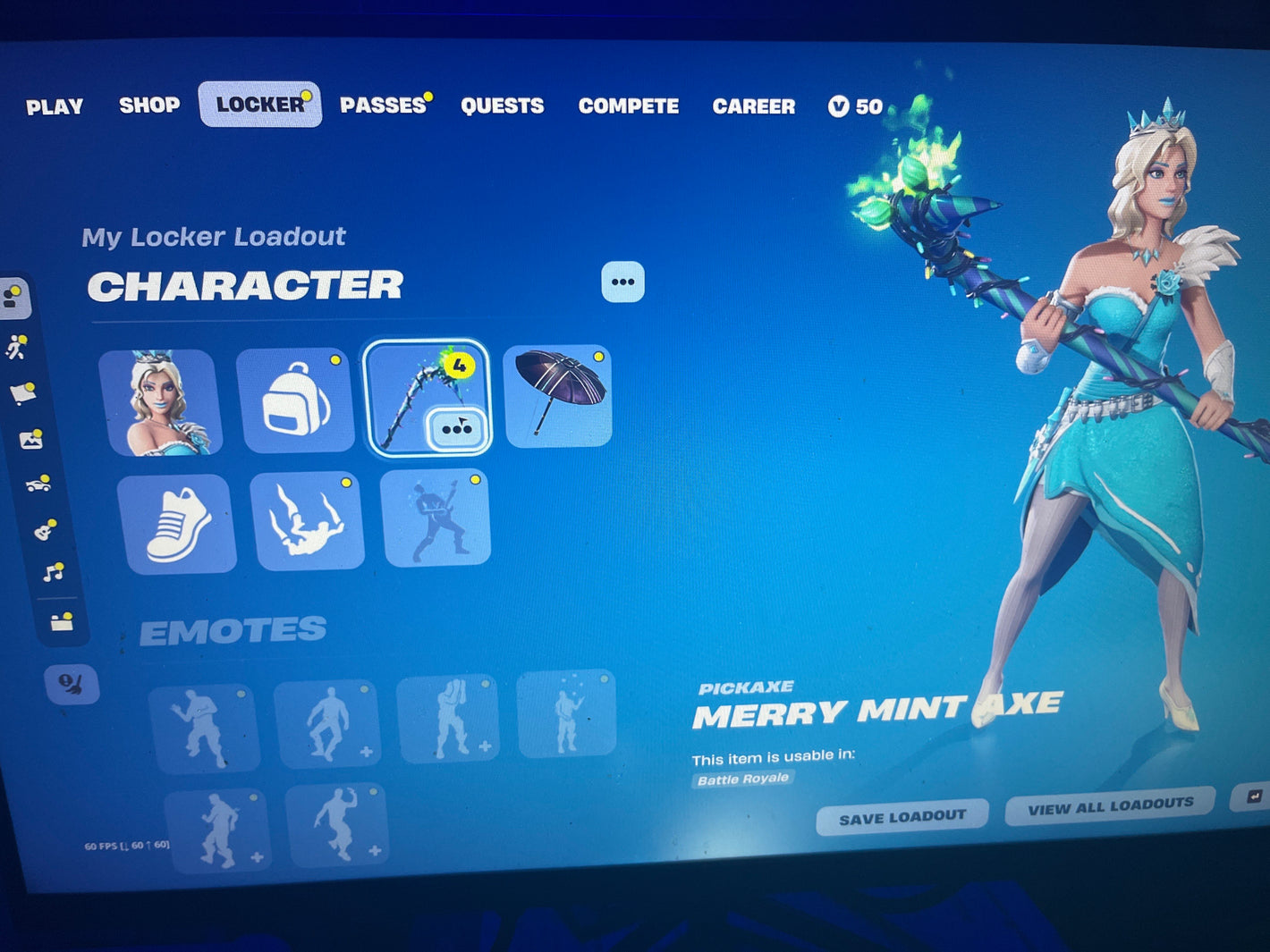Open the CAREER tab
This screenshot has height=952, width=1270.
click(753, 106)
